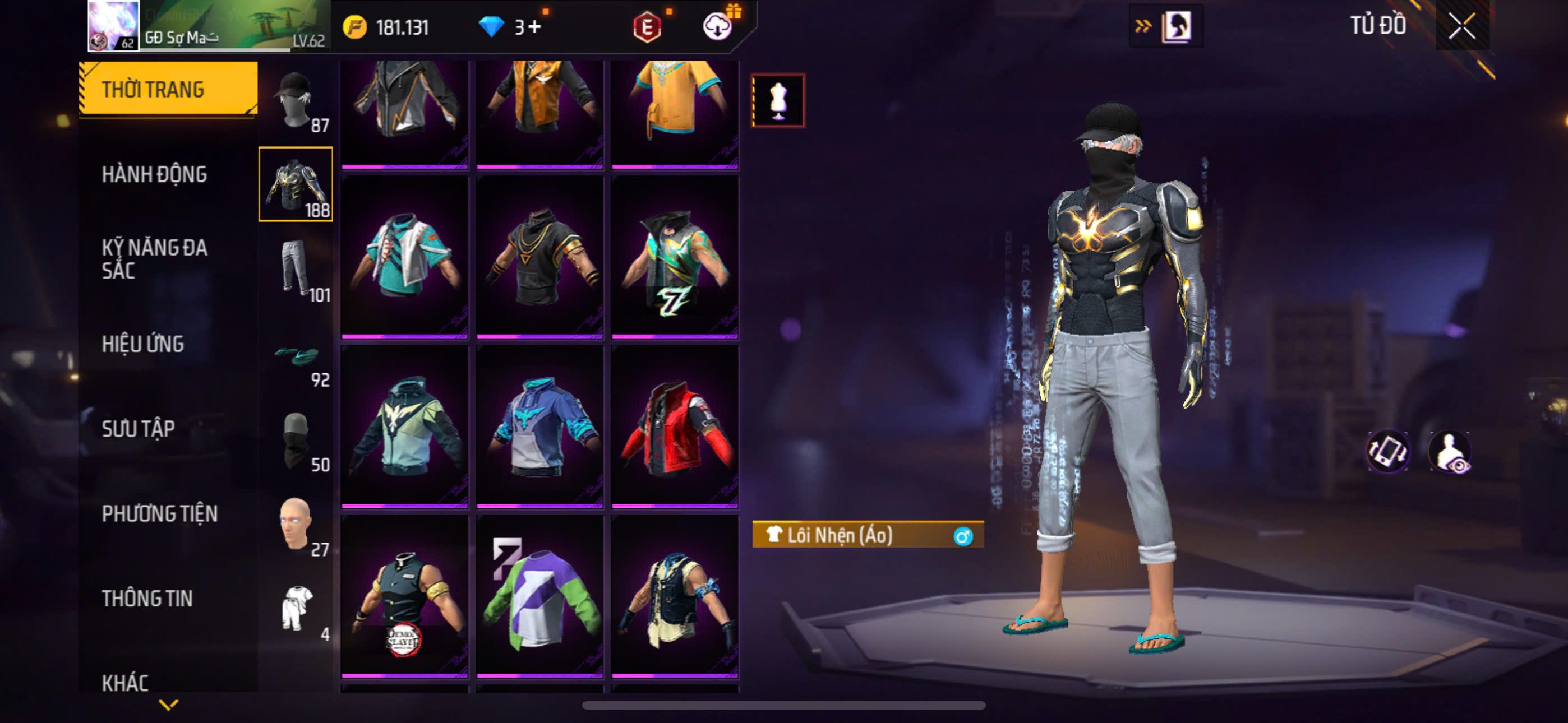This screenshot has height=723, width=1568.
Task: Pick the black face mask category
Action: 296,441
